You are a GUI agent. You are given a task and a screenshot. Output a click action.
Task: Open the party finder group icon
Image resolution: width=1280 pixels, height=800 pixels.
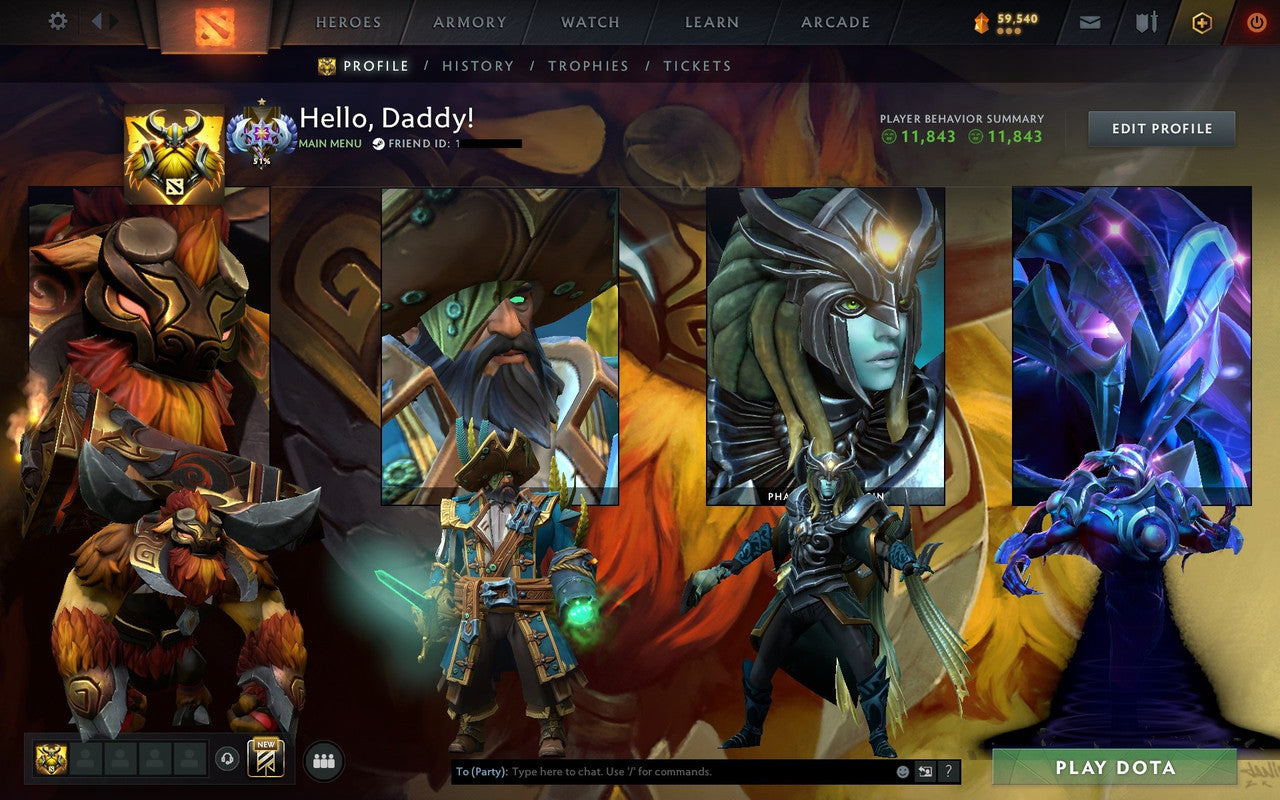pos(323,760)
